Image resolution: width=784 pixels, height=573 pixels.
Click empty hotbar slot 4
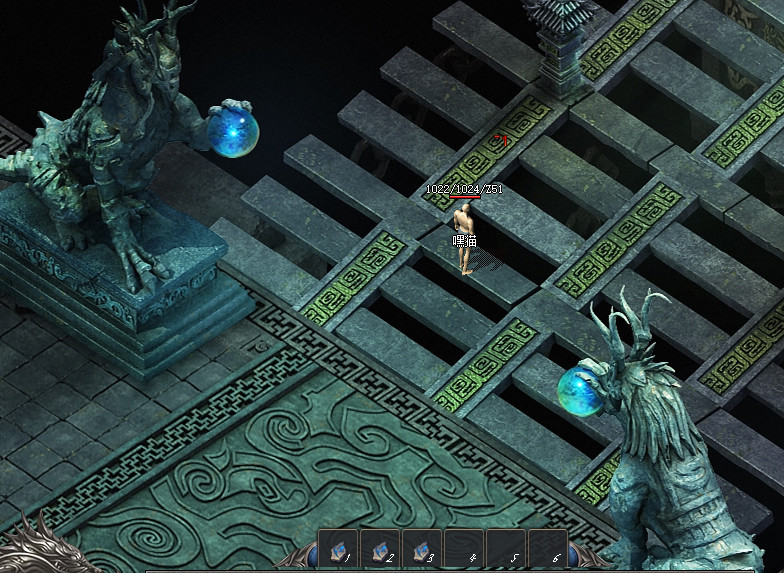464,549
